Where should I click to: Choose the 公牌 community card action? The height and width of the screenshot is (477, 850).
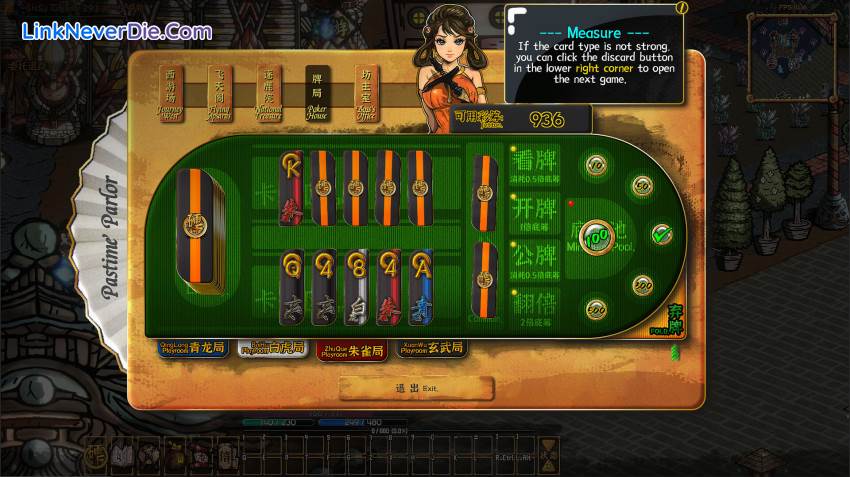(534, 260)
